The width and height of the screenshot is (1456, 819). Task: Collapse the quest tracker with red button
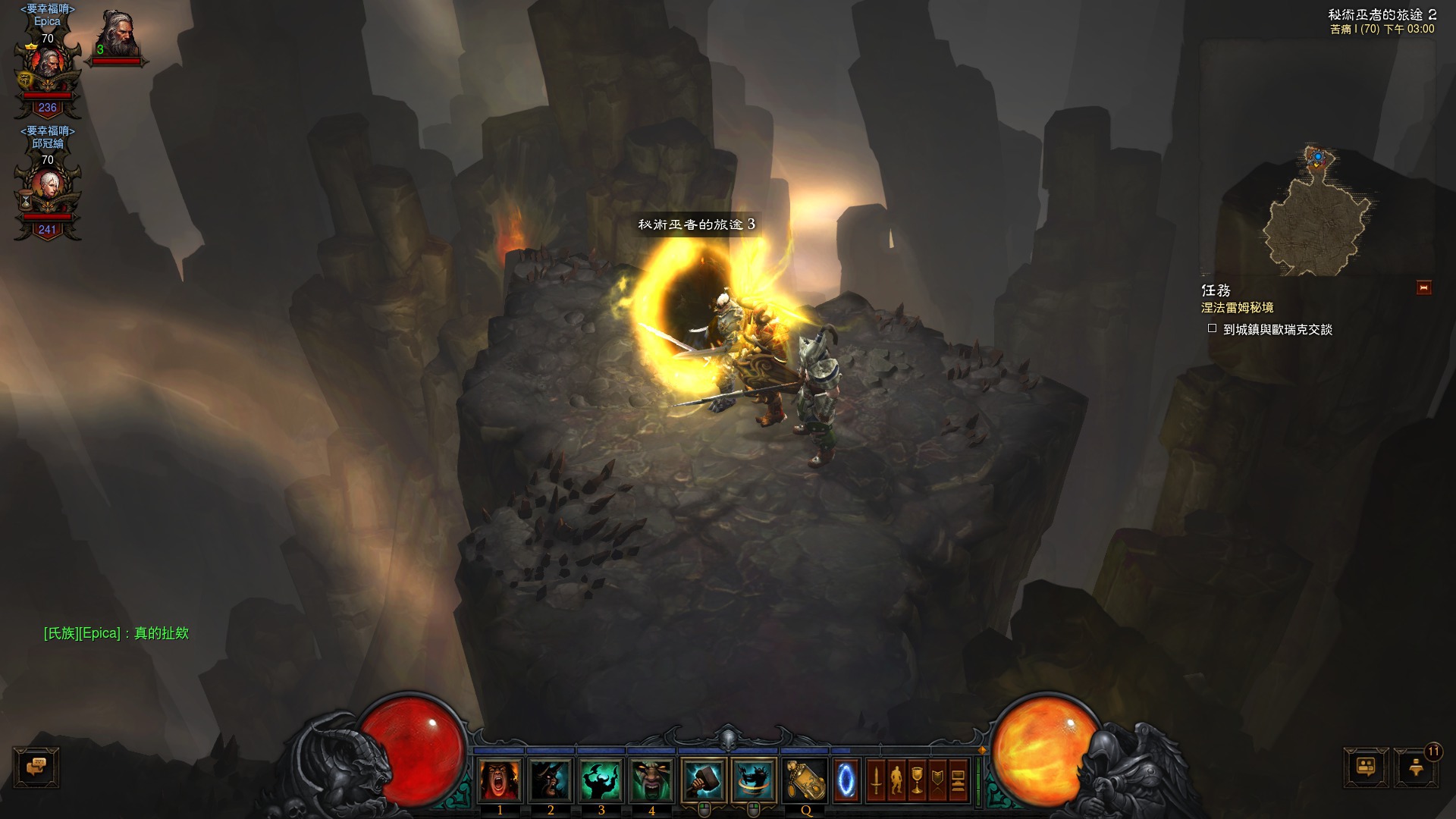coord(1423,287)
